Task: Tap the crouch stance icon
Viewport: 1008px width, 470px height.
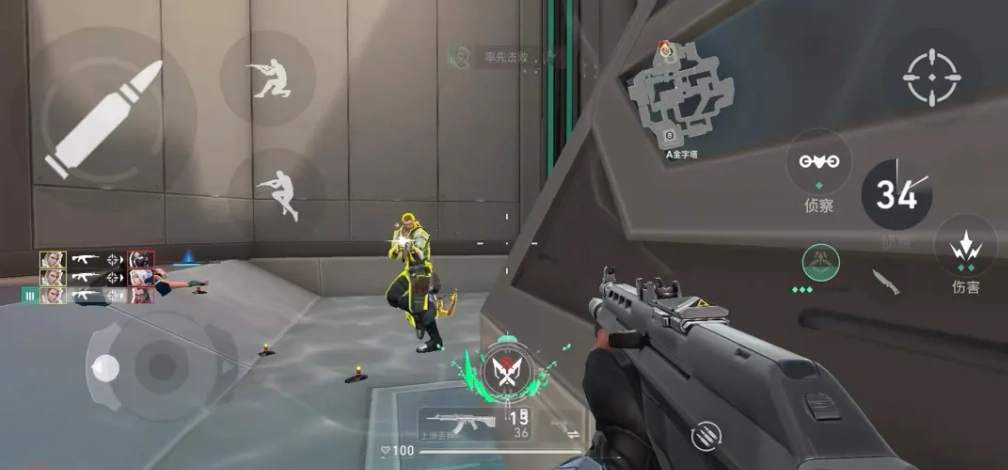Action: [x=268, y=79]
